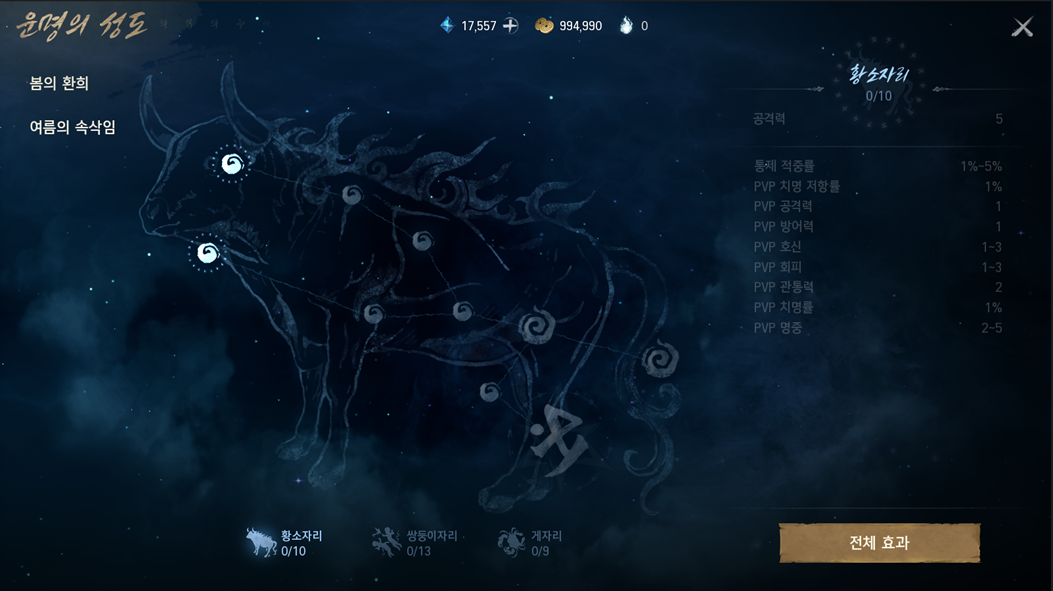Image resolution: width=1053 pixels, height=591 pixels.
Task: Select the 여름의 속삭임 category
Action: [x=72, y=128]
